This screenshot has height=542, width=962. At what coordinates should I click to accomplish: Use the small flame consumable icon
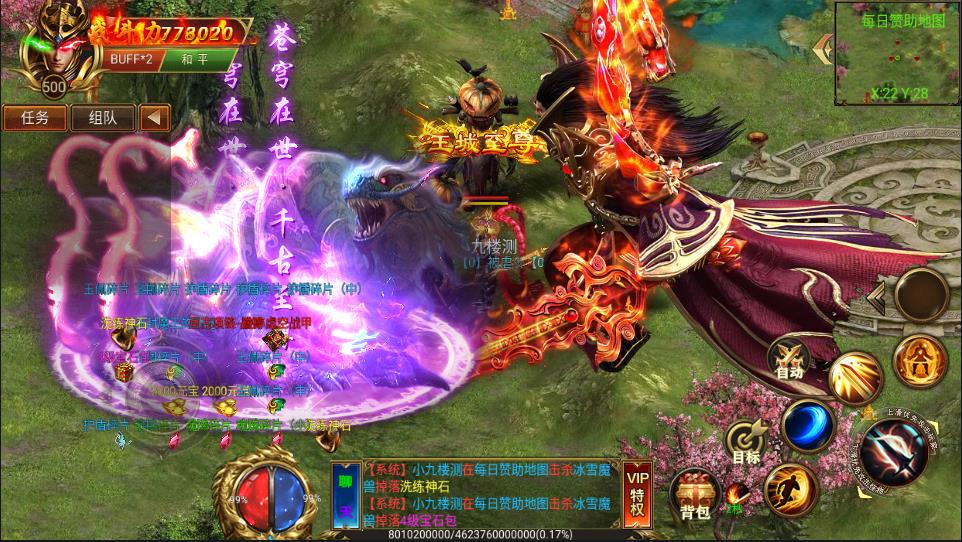click(x=735, y=494)
